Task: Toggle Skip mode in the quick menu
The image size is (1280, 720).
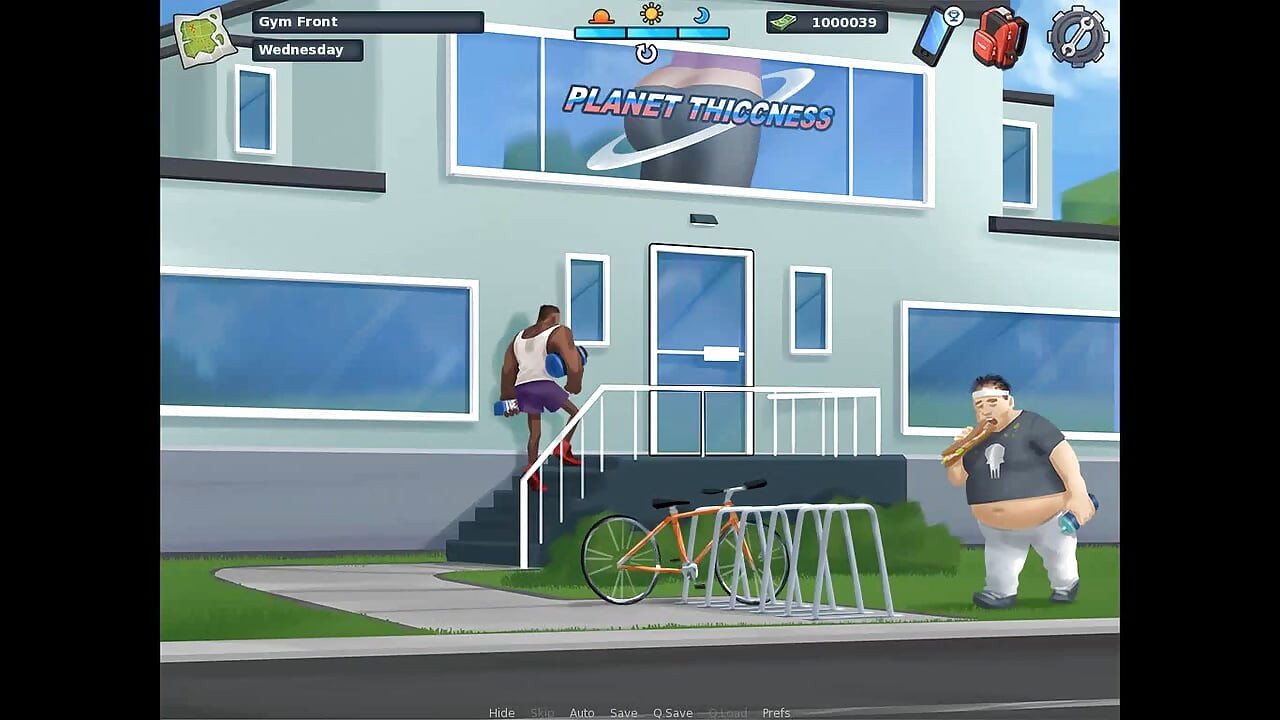Action: (543, 712)
